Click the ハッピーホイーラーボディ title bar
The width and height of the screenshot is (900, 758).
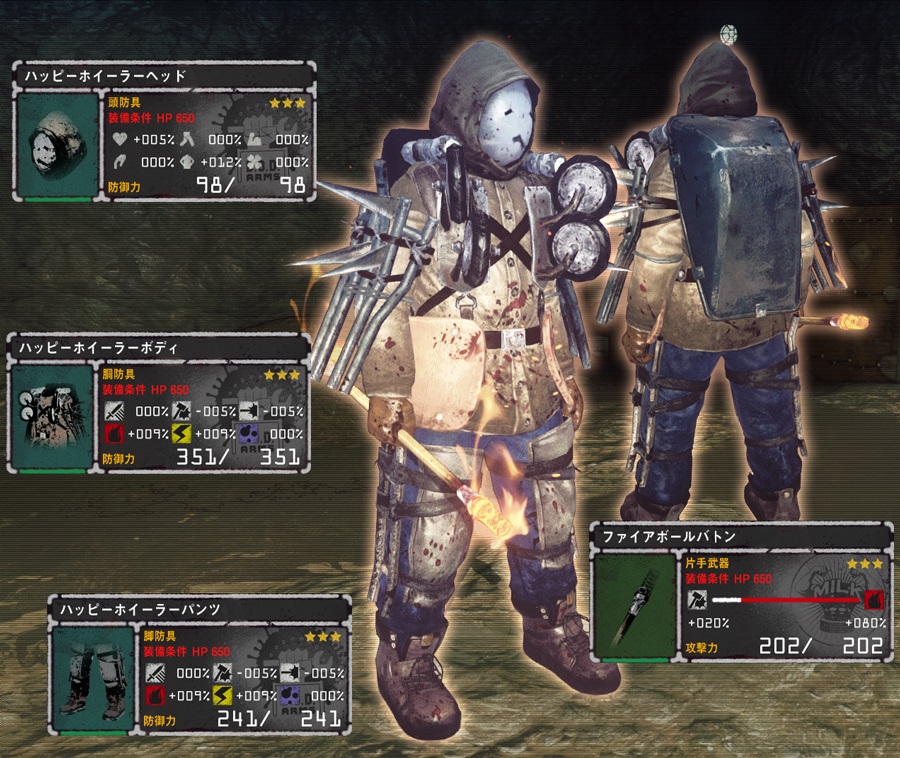pos(160,346)
